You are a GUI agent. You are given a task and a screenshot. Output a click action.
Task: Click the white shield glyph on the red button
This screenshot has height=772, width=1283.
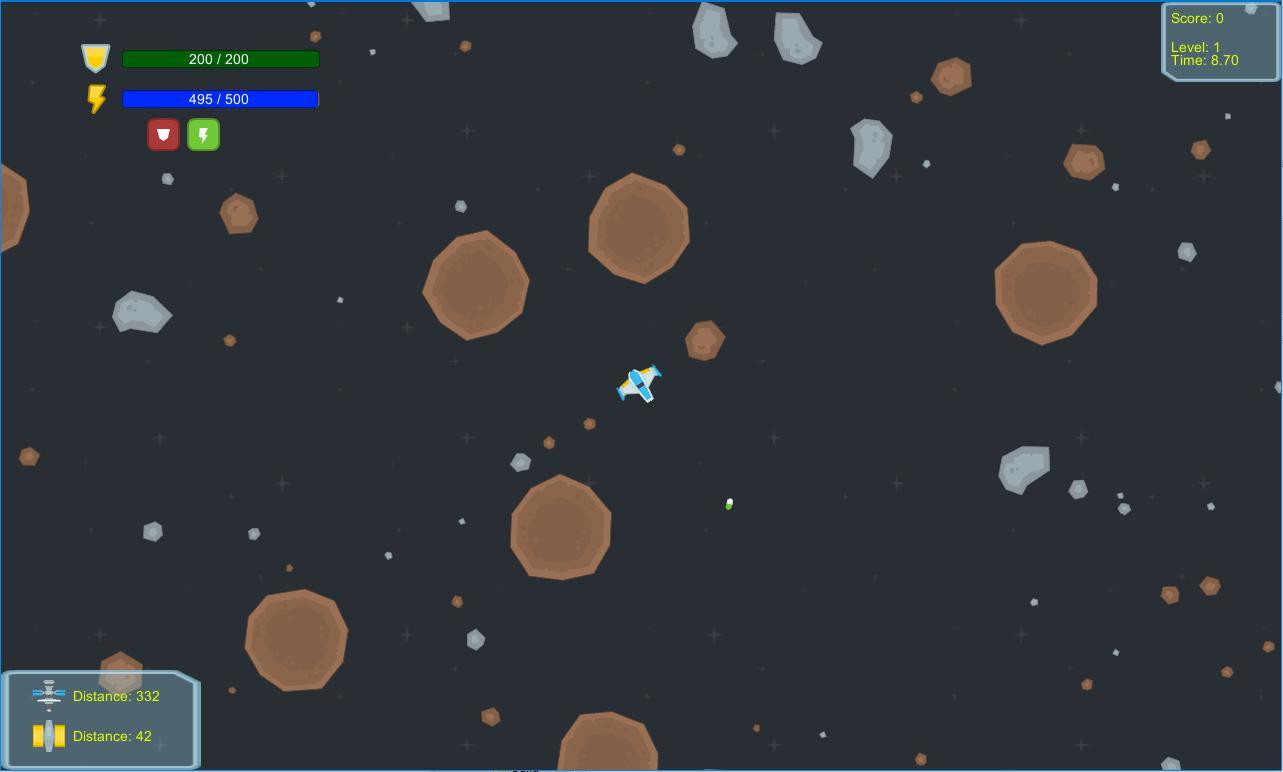(x=163, y=134)
